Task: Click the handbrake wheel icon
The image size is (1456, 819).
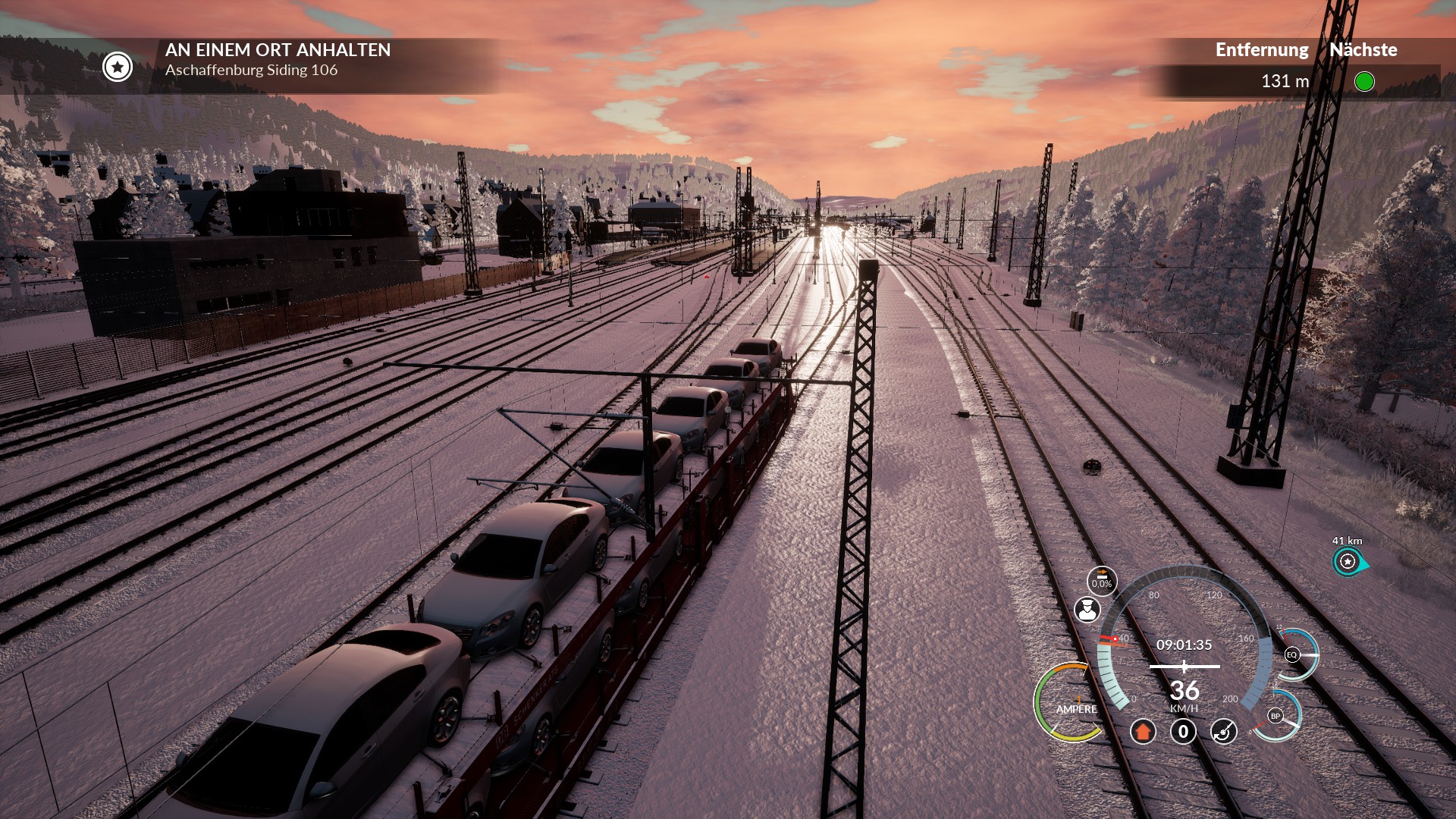Action: 1223,731
